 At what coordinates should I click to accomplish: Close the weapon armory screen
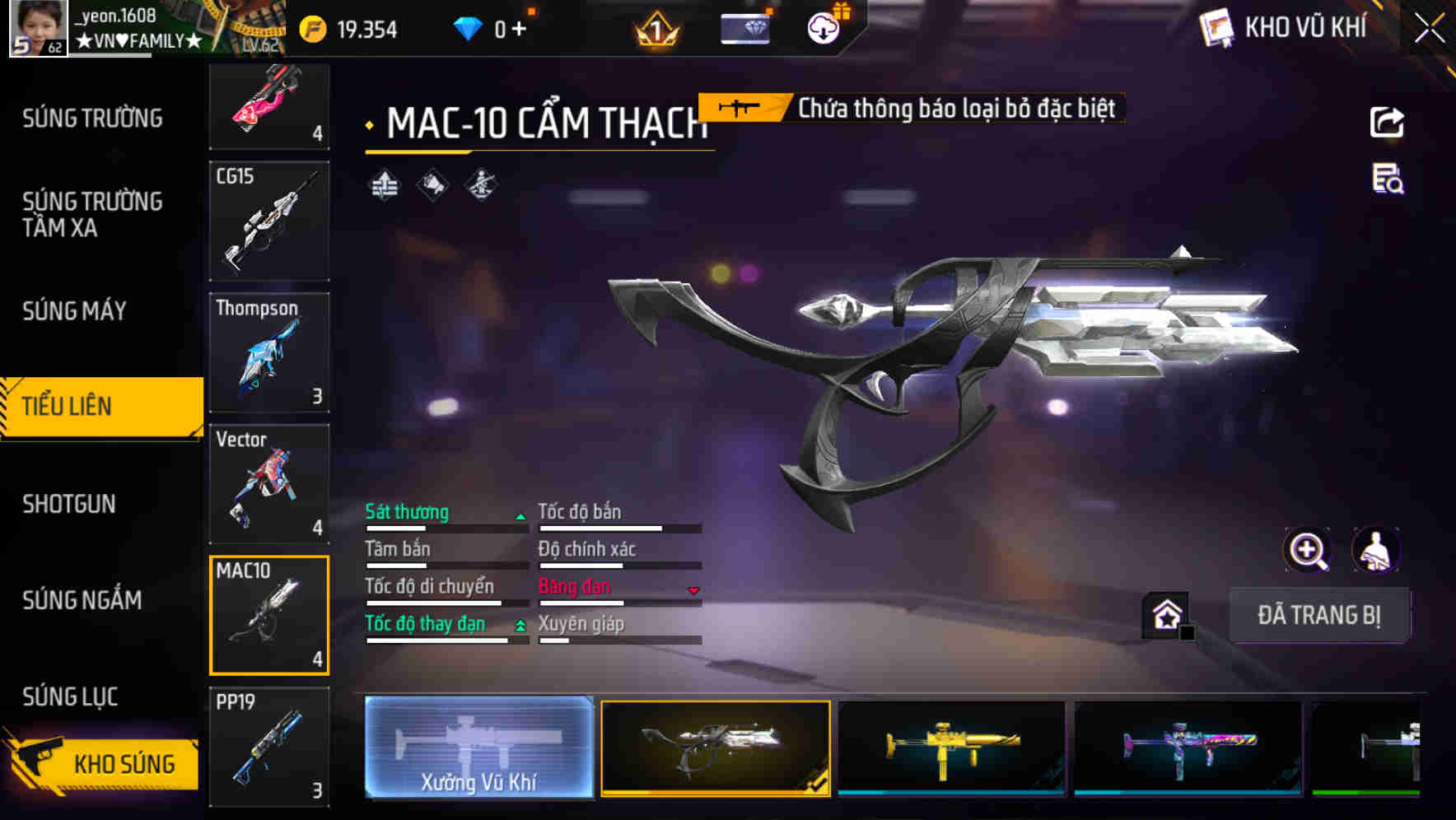click(1430, 29)
